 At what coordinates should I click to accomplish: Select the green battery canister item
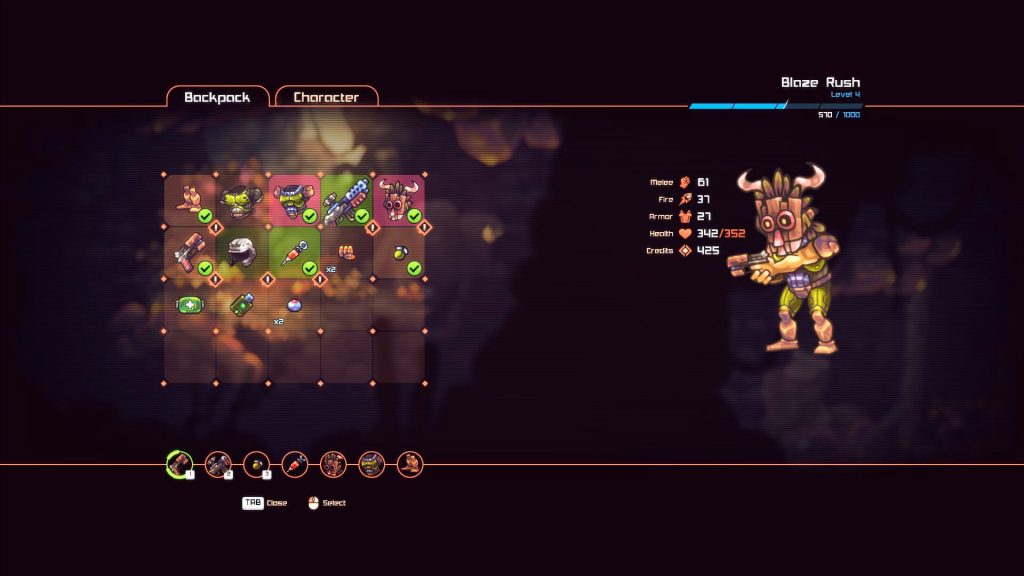(242, 304)
